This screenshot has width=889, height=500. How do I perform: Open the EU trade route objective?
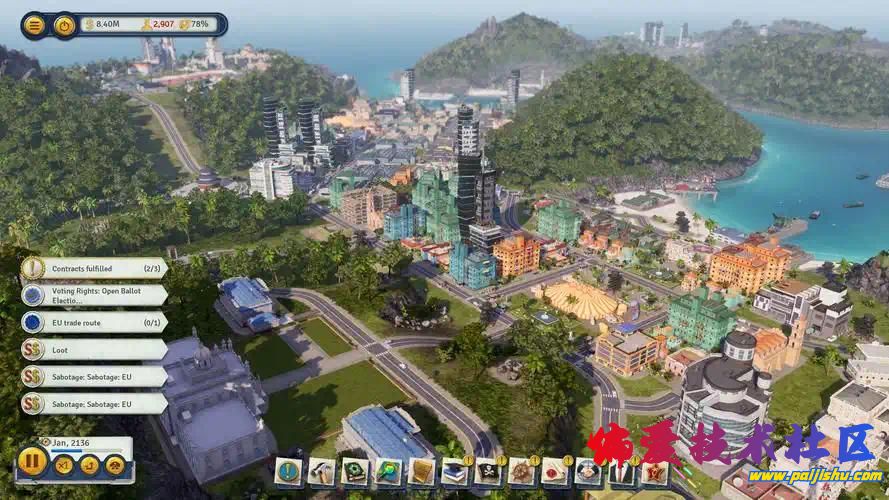95,322
